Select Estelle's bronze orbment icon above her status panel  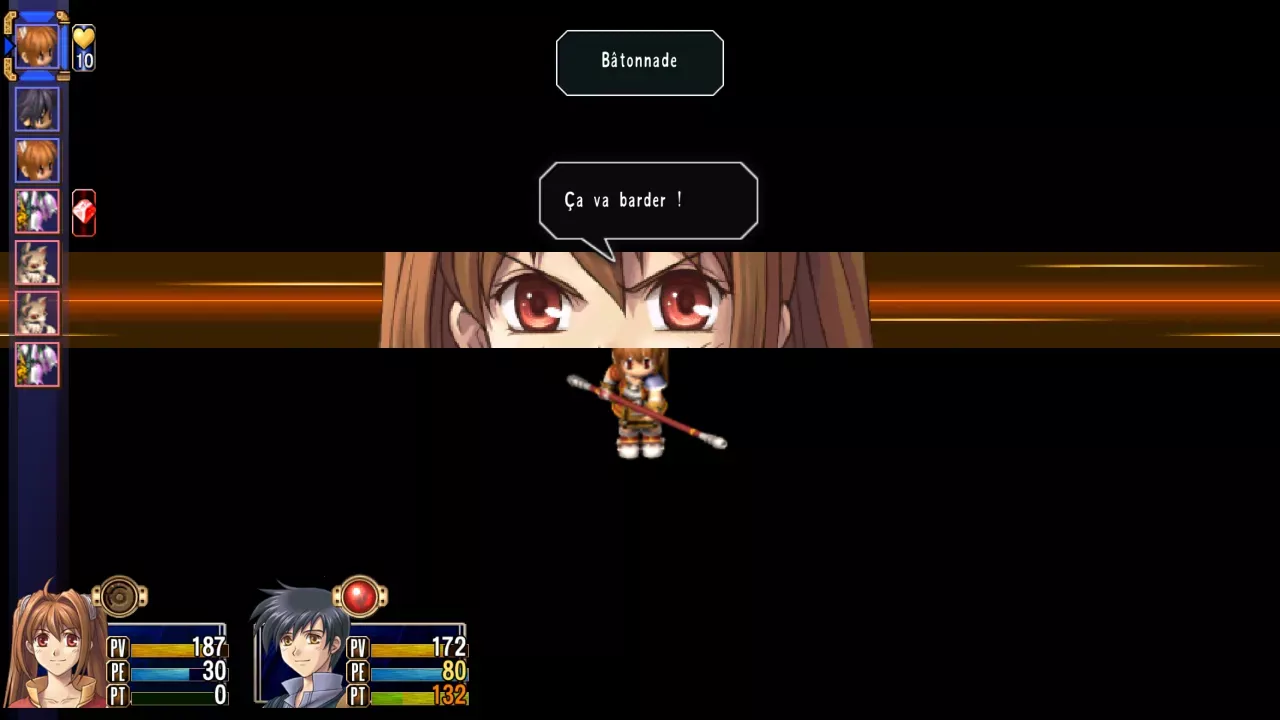[x=120, y=597]
